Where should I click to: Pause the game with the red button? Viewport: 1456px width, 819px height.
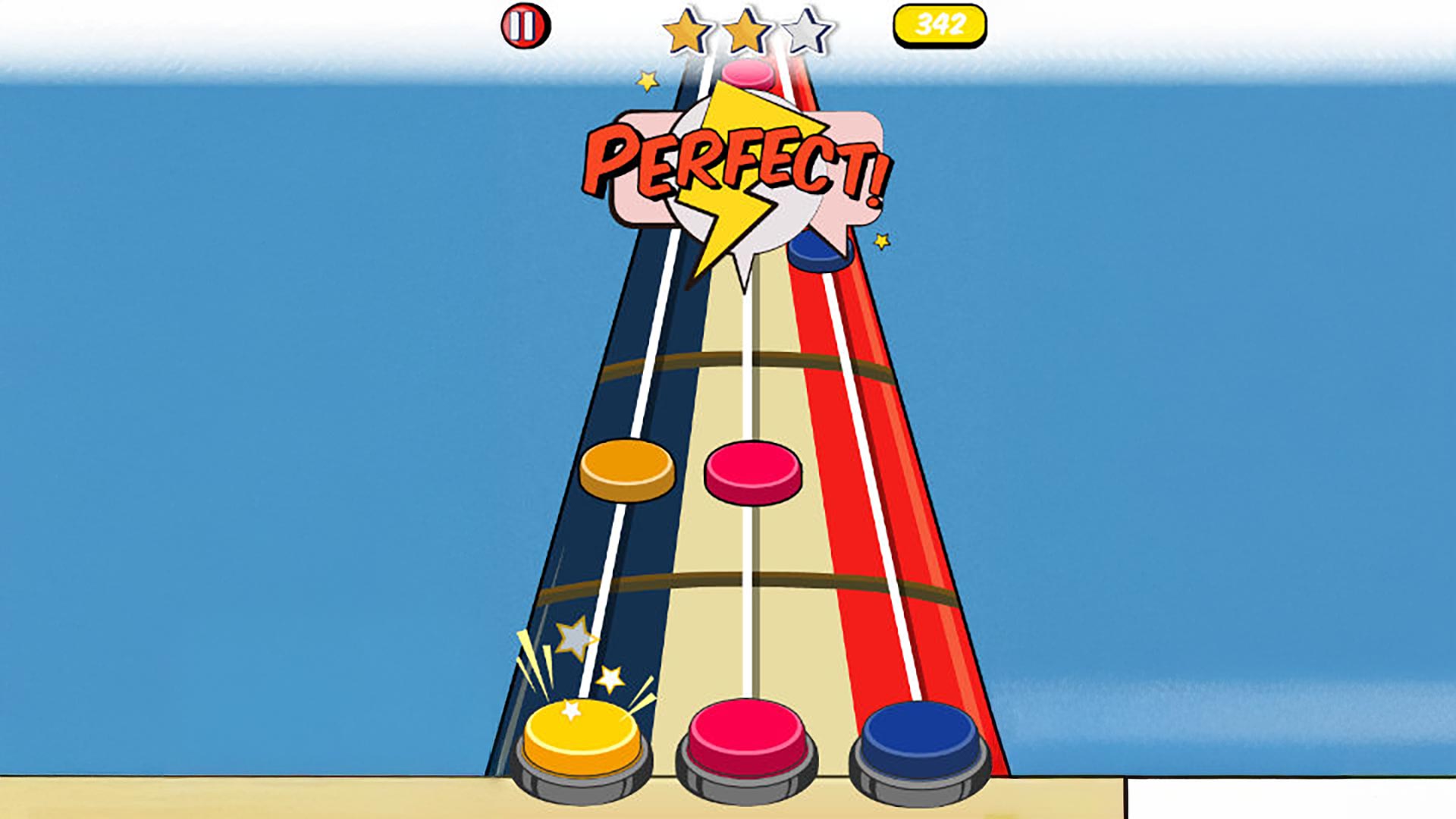click(x=526, y=27)
